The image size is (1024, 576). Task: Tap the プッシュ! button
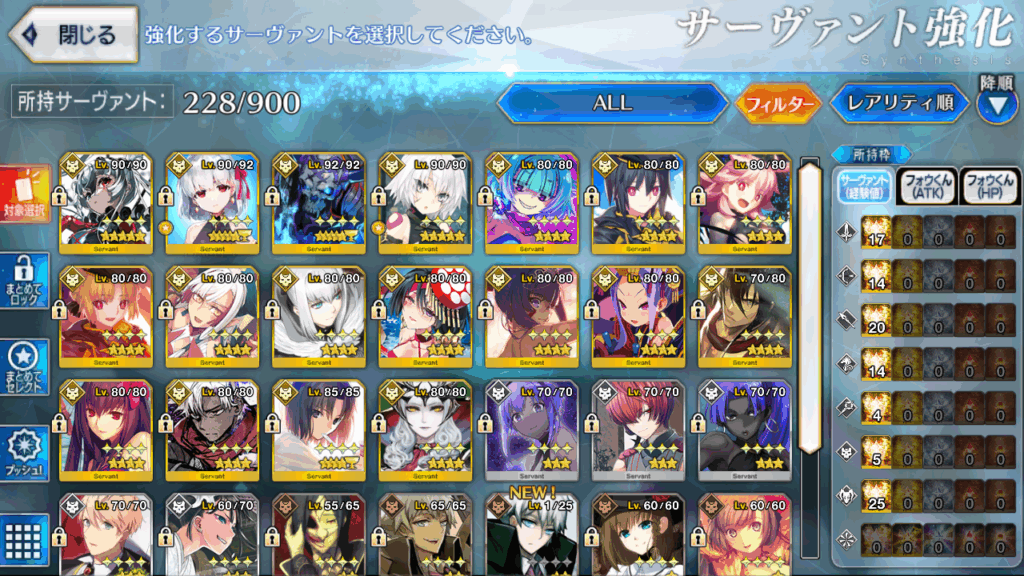click(x=25, y=453)
